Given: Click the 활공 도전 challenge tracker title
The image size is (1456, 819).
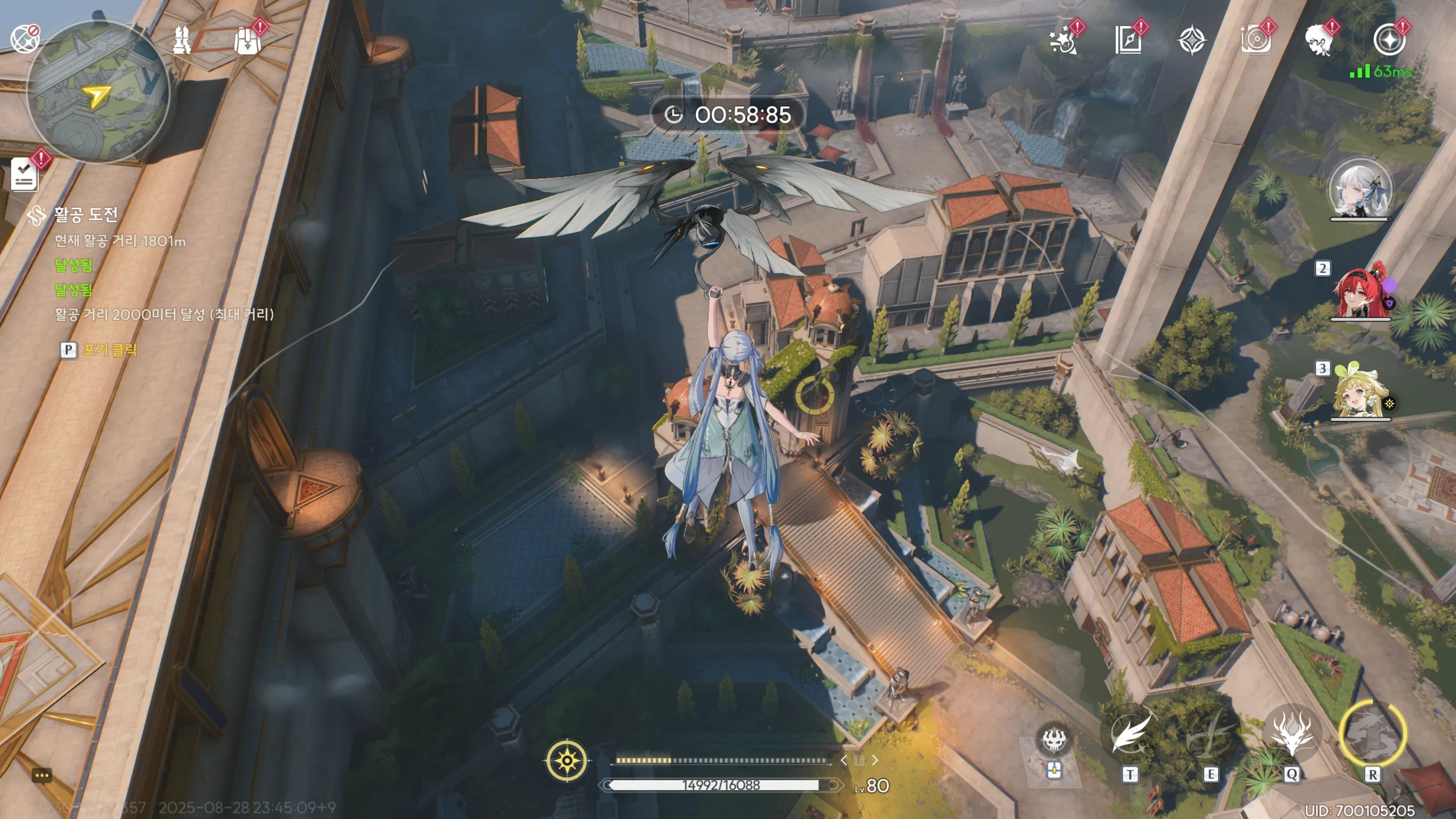Looking at the screenshot, I should point(85,214).
